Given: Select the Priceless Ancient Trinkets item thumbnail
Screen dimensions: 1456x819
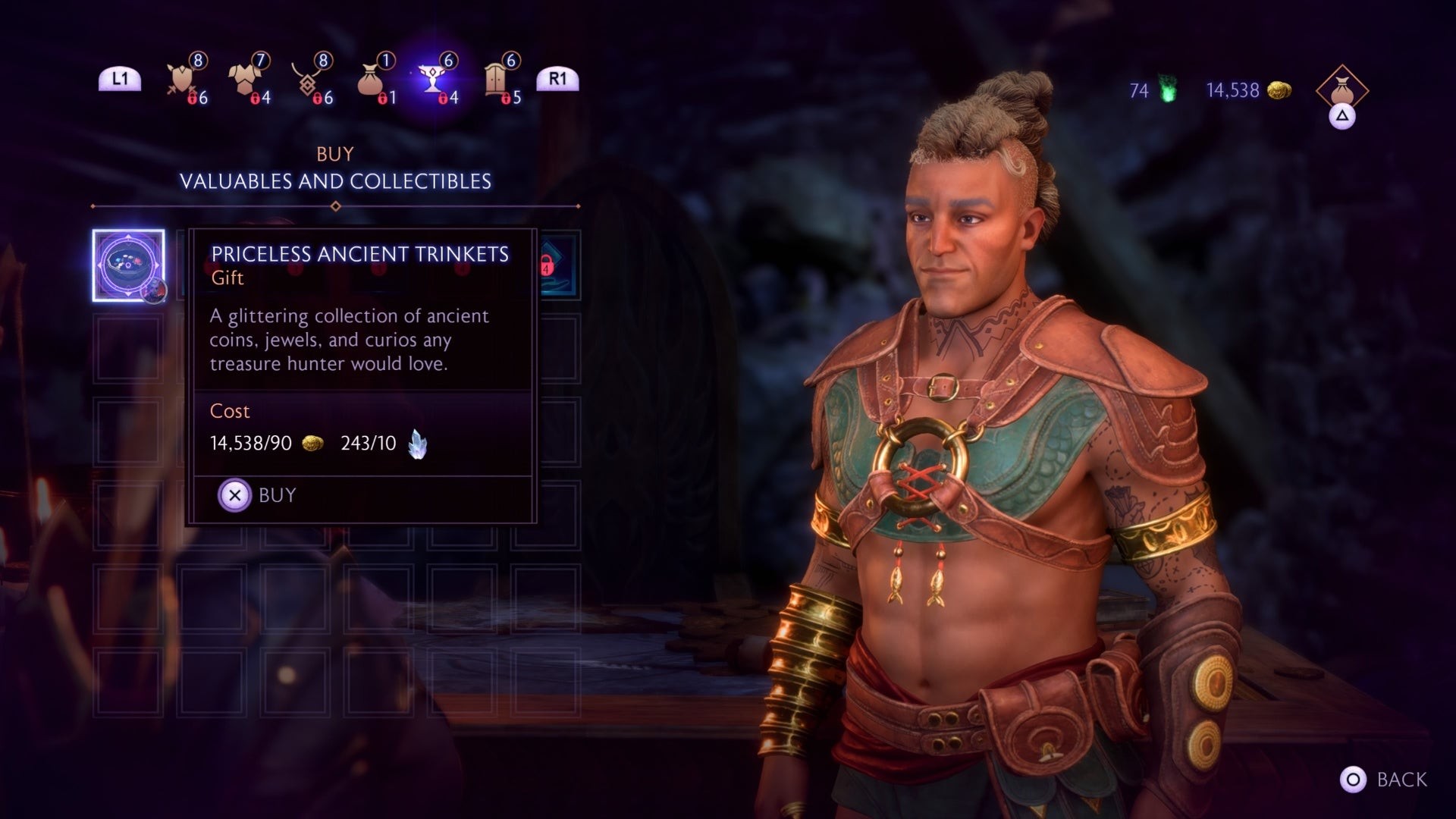Looking at the screenshot, I should [130, 263].
